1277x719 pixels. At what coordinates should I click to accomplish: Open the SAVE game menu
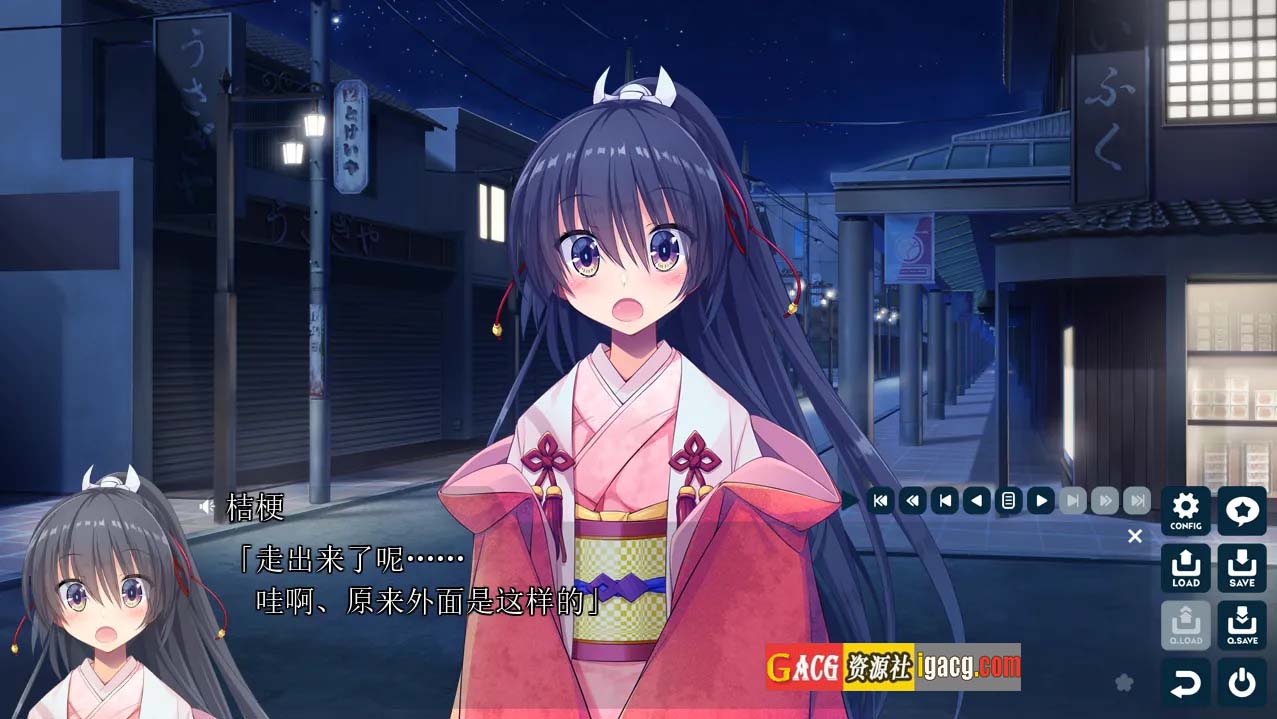[1241, 568]
